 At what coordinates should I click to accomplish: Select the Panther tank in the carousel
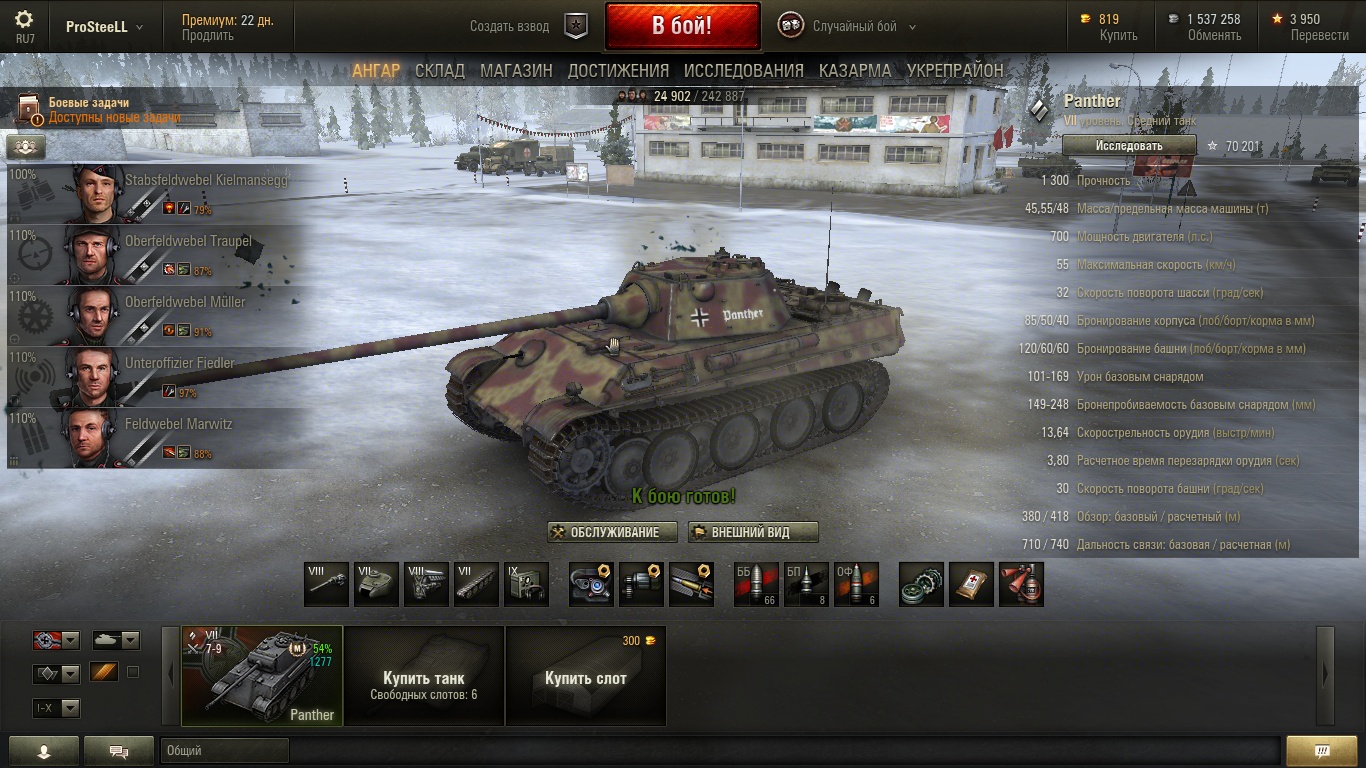click(262, 675)
